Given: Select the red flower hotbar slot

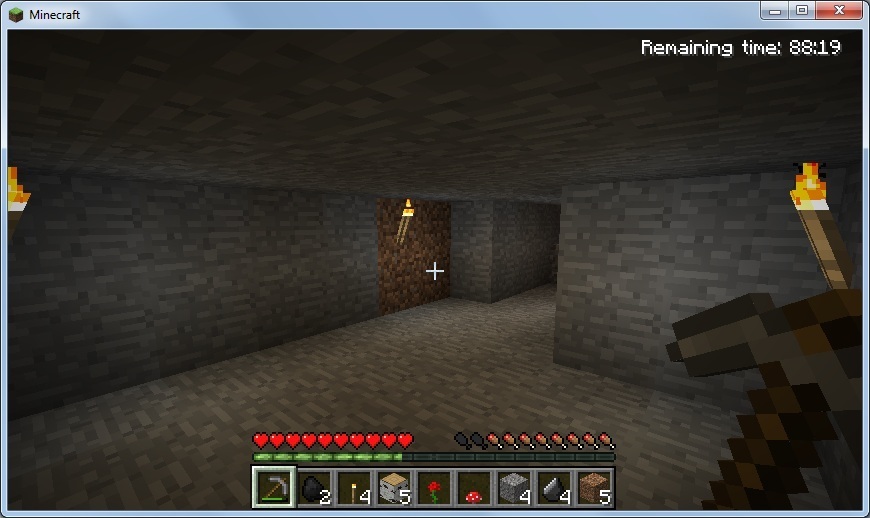Looking at the screenshot, I should 433,488.
